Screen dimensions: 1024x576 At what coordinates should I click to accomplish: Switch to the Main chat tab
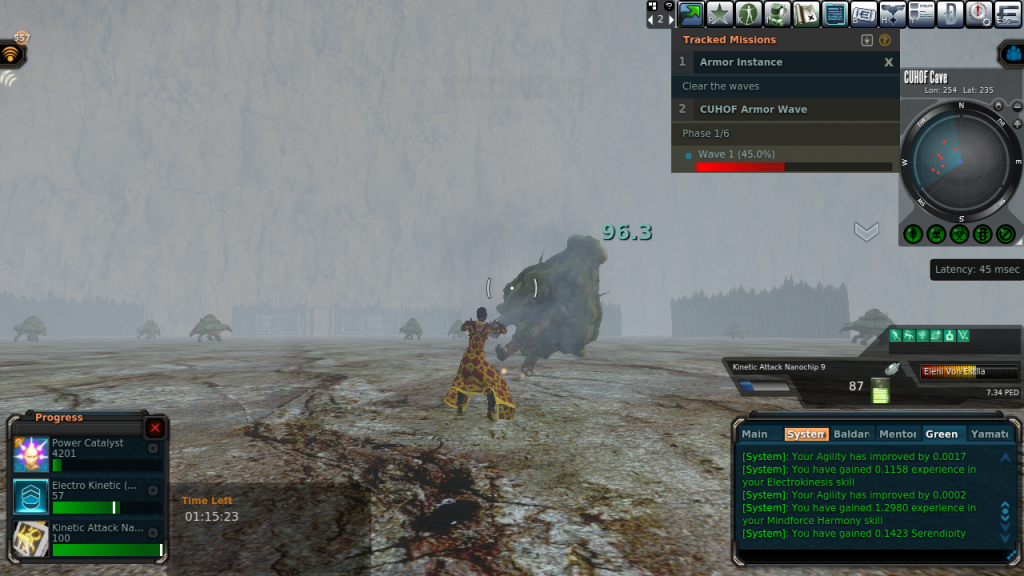[x=755, y=434]
